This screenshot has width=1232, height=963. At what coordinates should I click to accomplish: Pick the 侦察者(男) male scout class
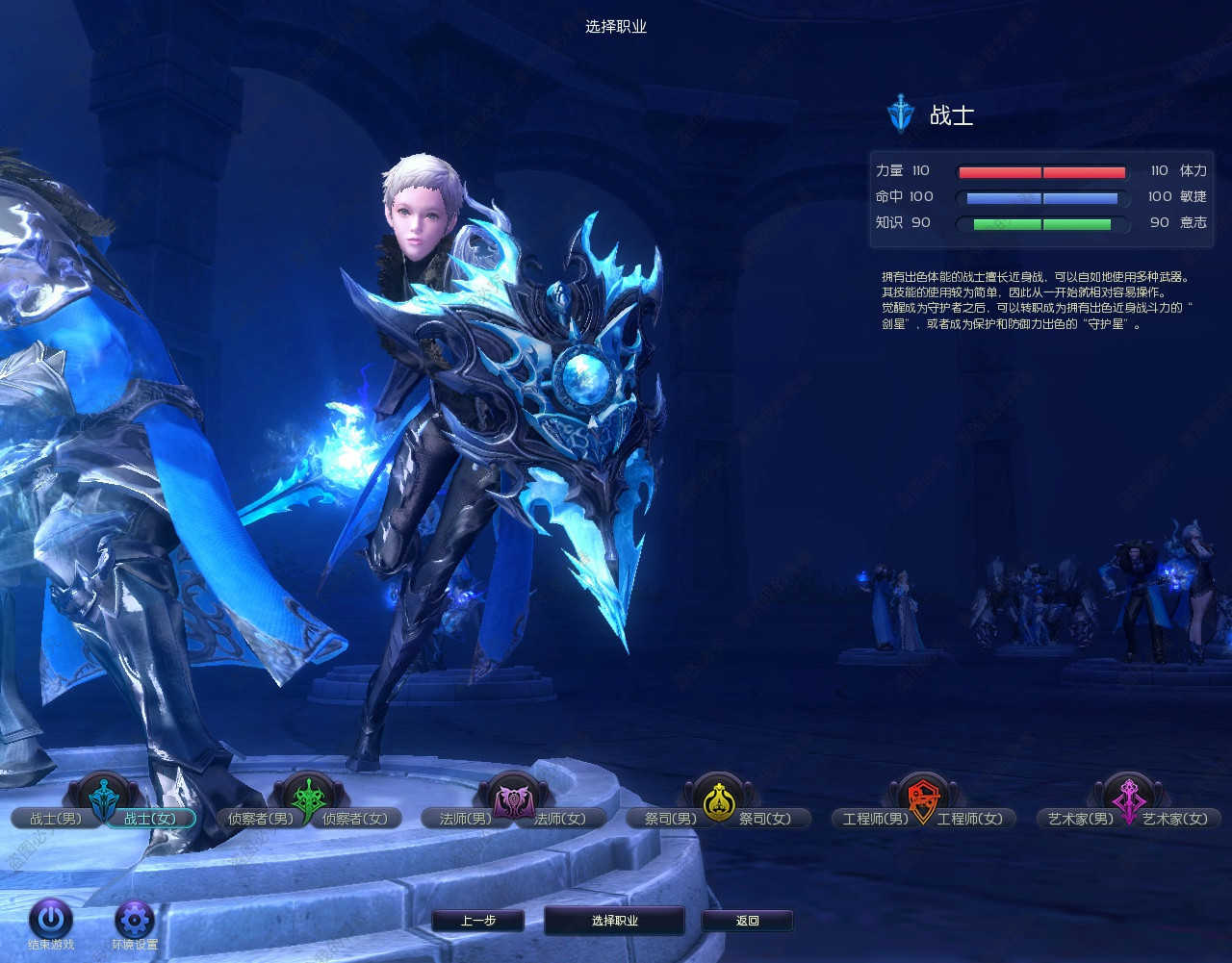260,819
